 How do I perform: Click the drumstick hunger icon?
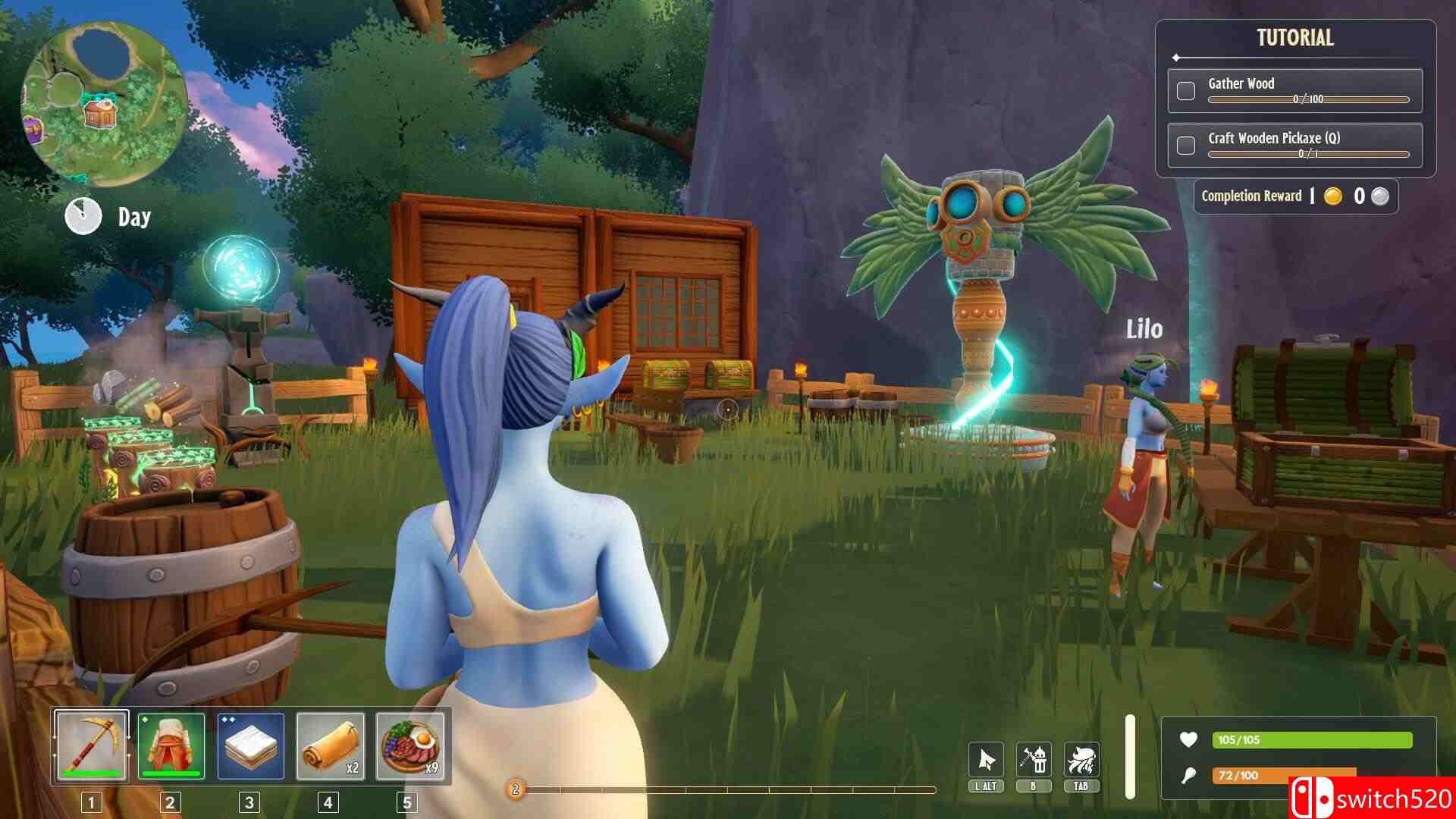[x=1188, y=776]
